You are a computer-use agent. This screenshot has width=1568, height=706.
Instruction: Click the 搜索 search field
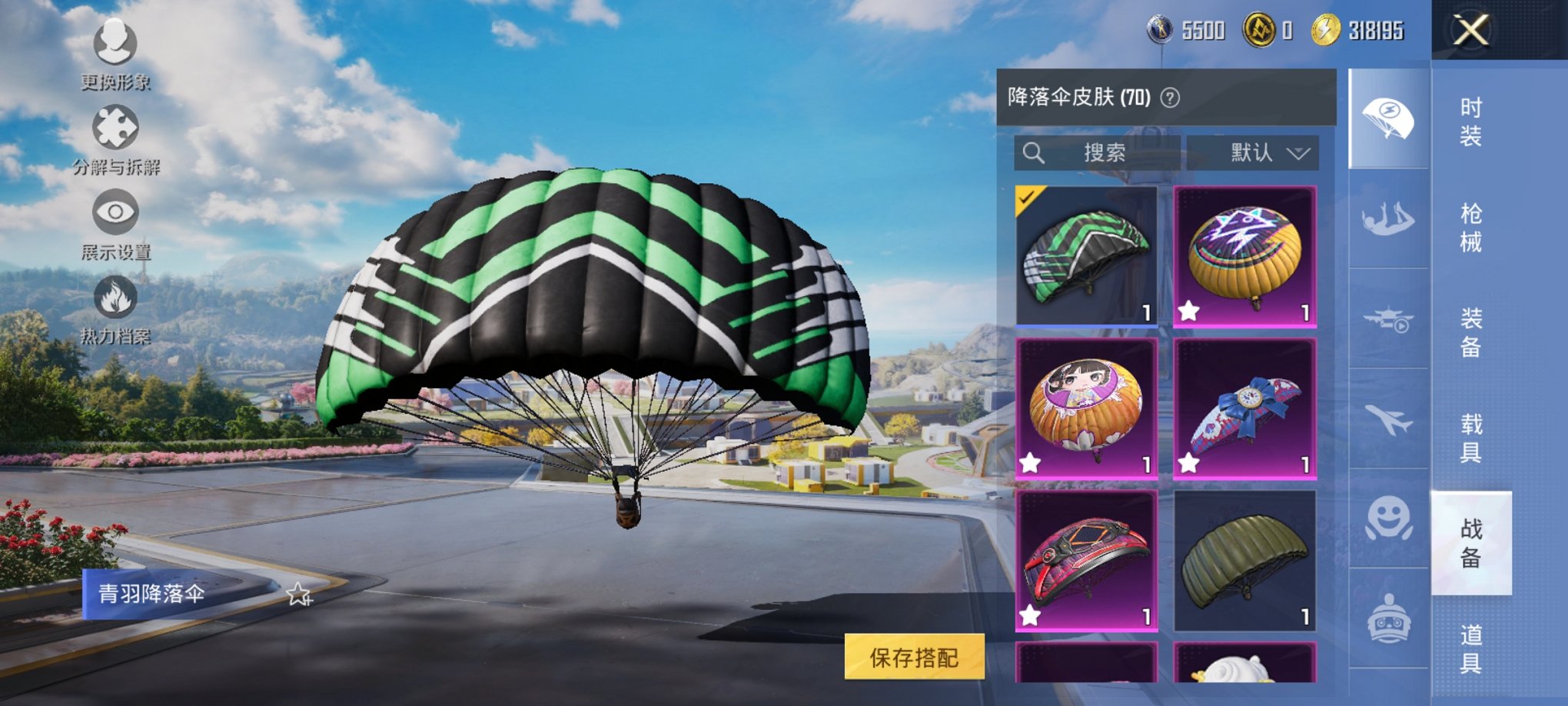1099,152
